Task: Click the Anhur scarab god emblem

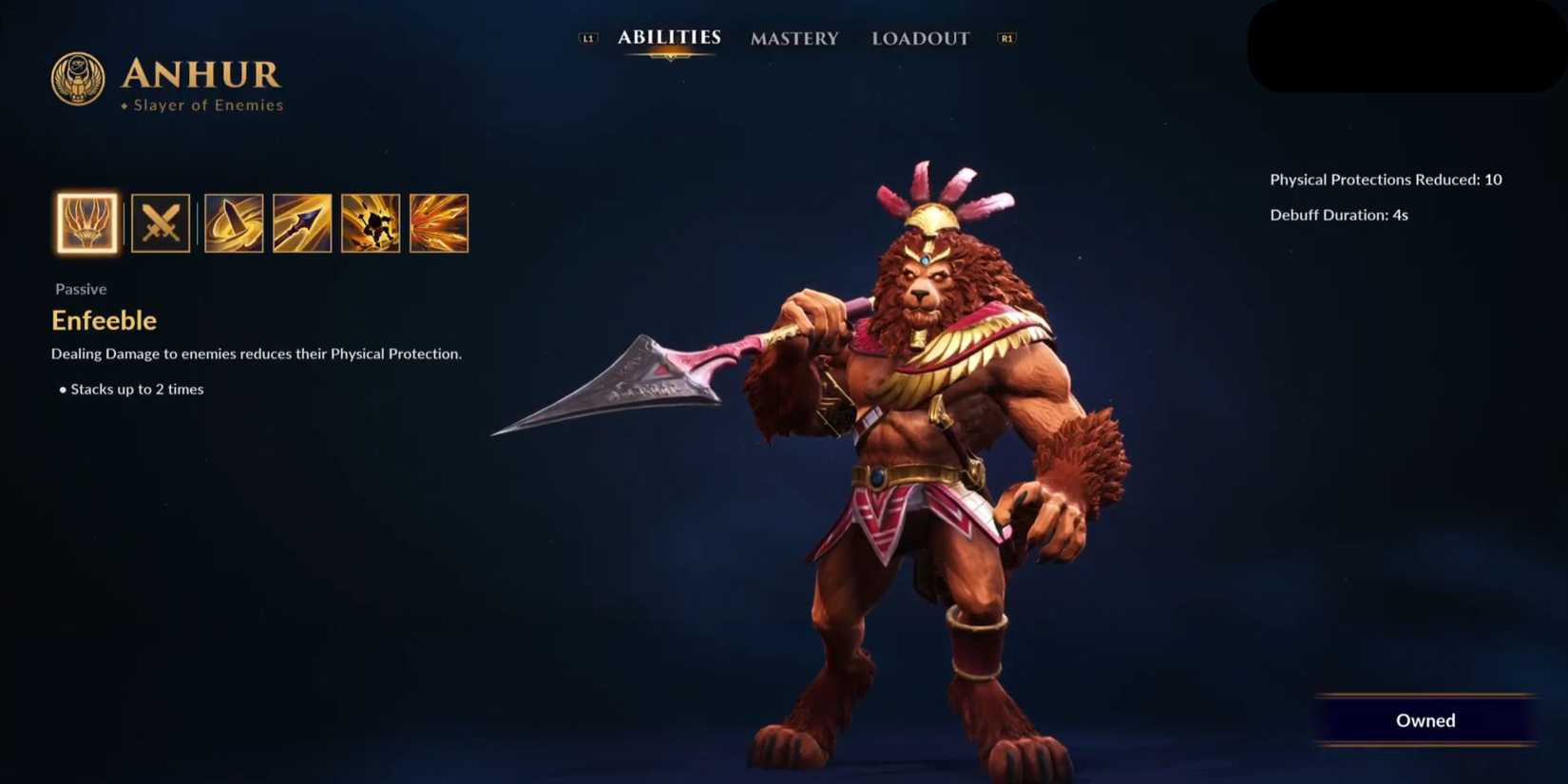Action: (77, 80)
